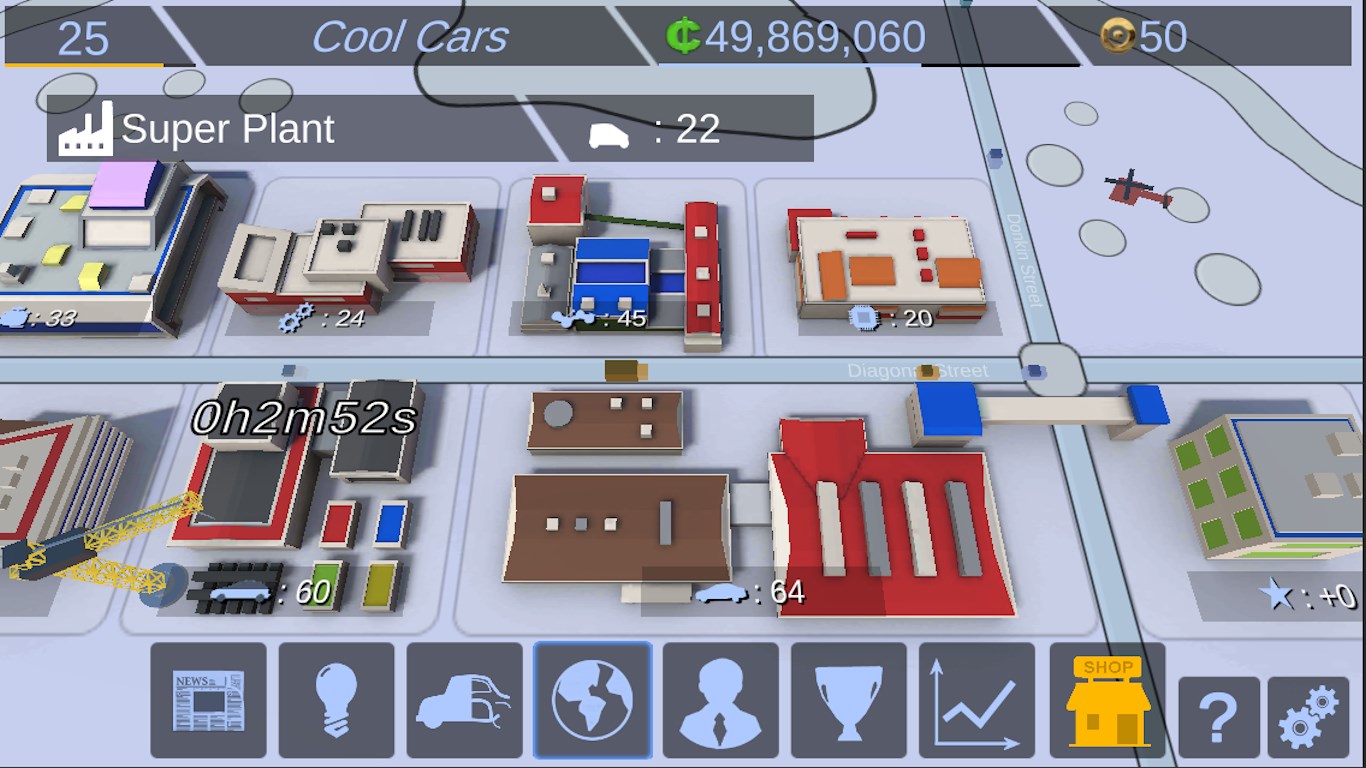Click the question mark help button
This screenshot has height=768, width=1366.
(x=1219, y=717)
